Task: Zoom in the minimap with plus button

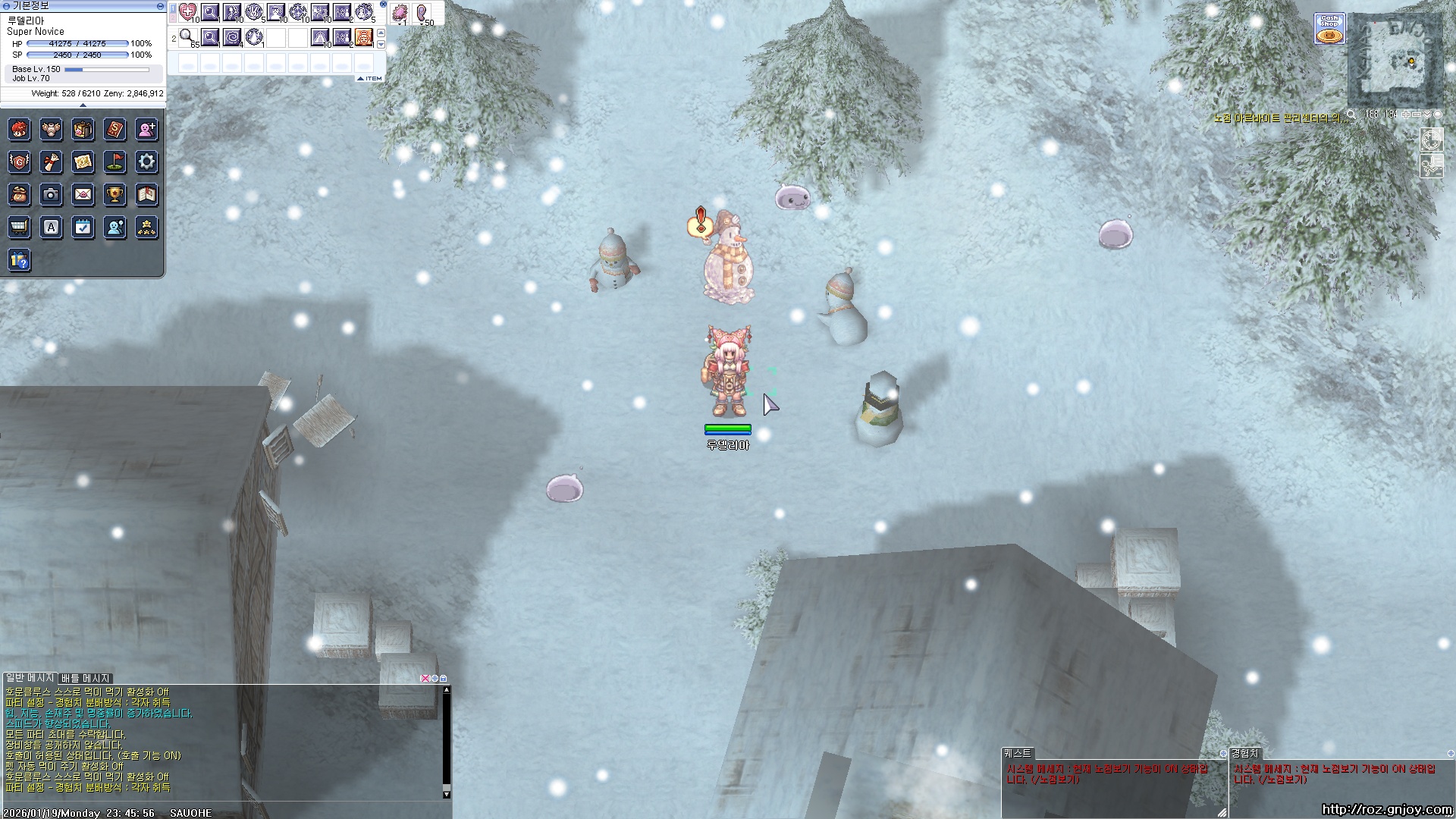Action: [1405, 115]
